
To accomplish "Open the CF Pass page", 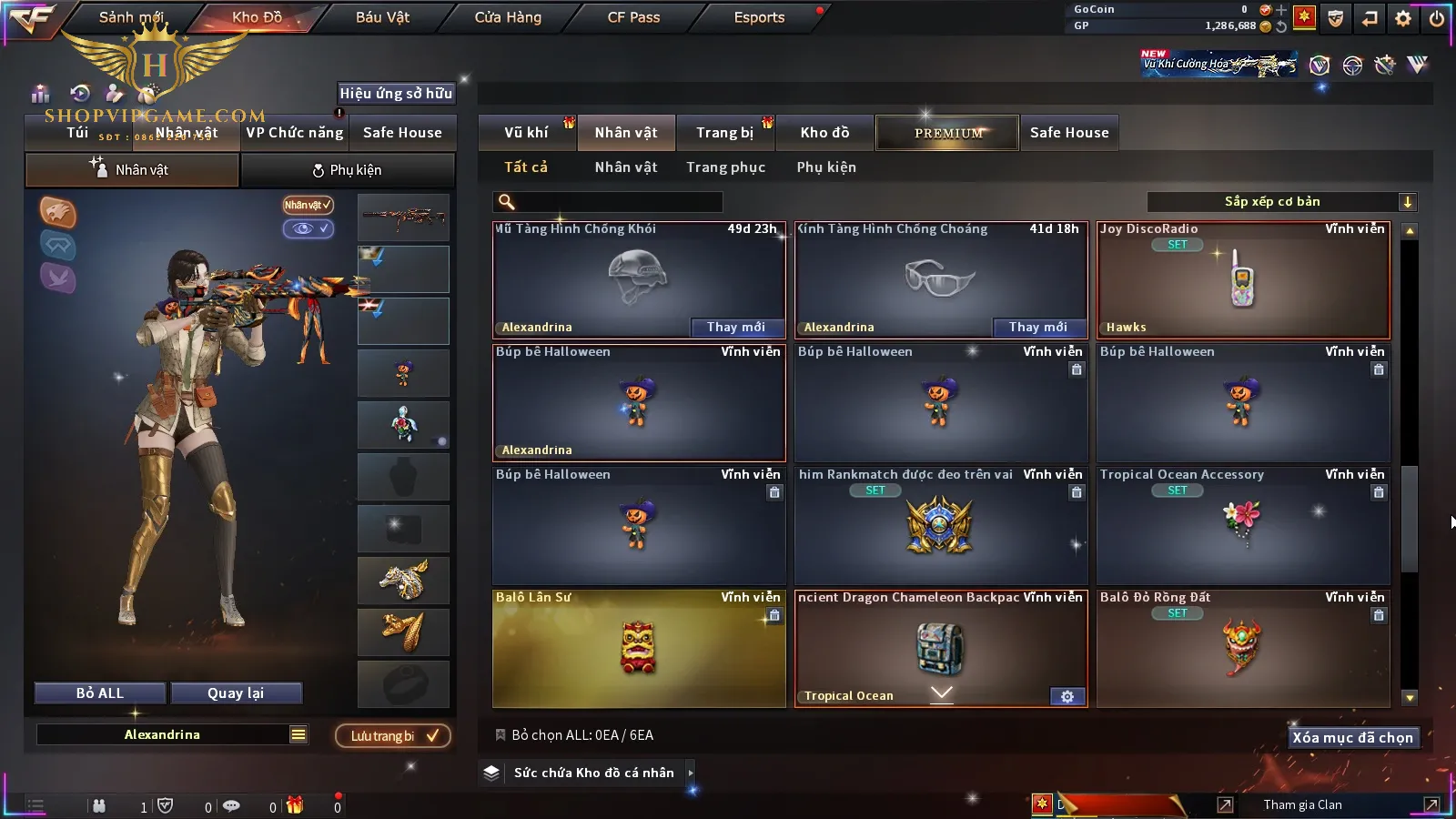I will pos(633,17).
